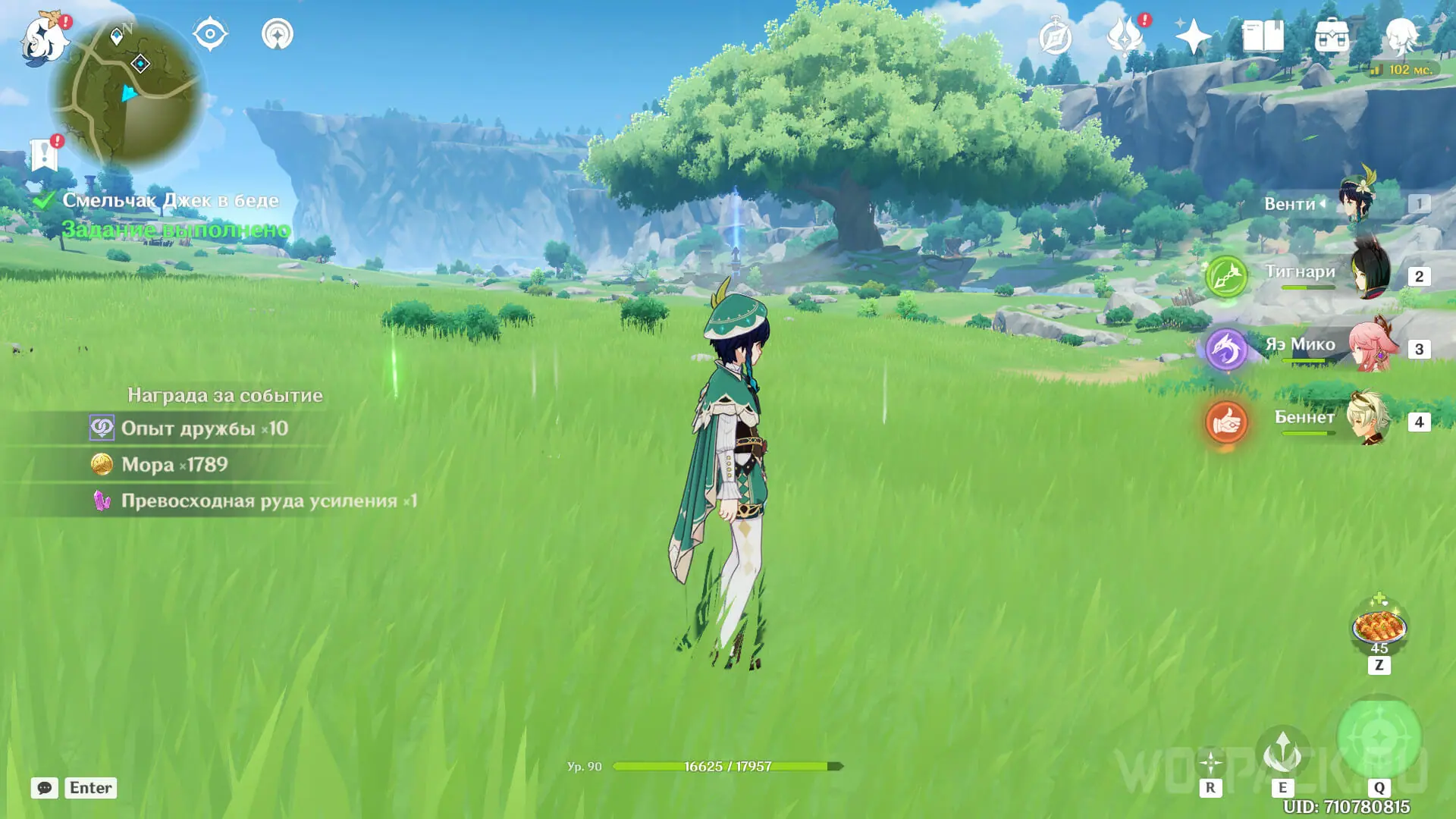The width and height of the screenshot is (1456, 819).
Task: Activate Venti's elemental skill icon
Action: coord(1282,752)
